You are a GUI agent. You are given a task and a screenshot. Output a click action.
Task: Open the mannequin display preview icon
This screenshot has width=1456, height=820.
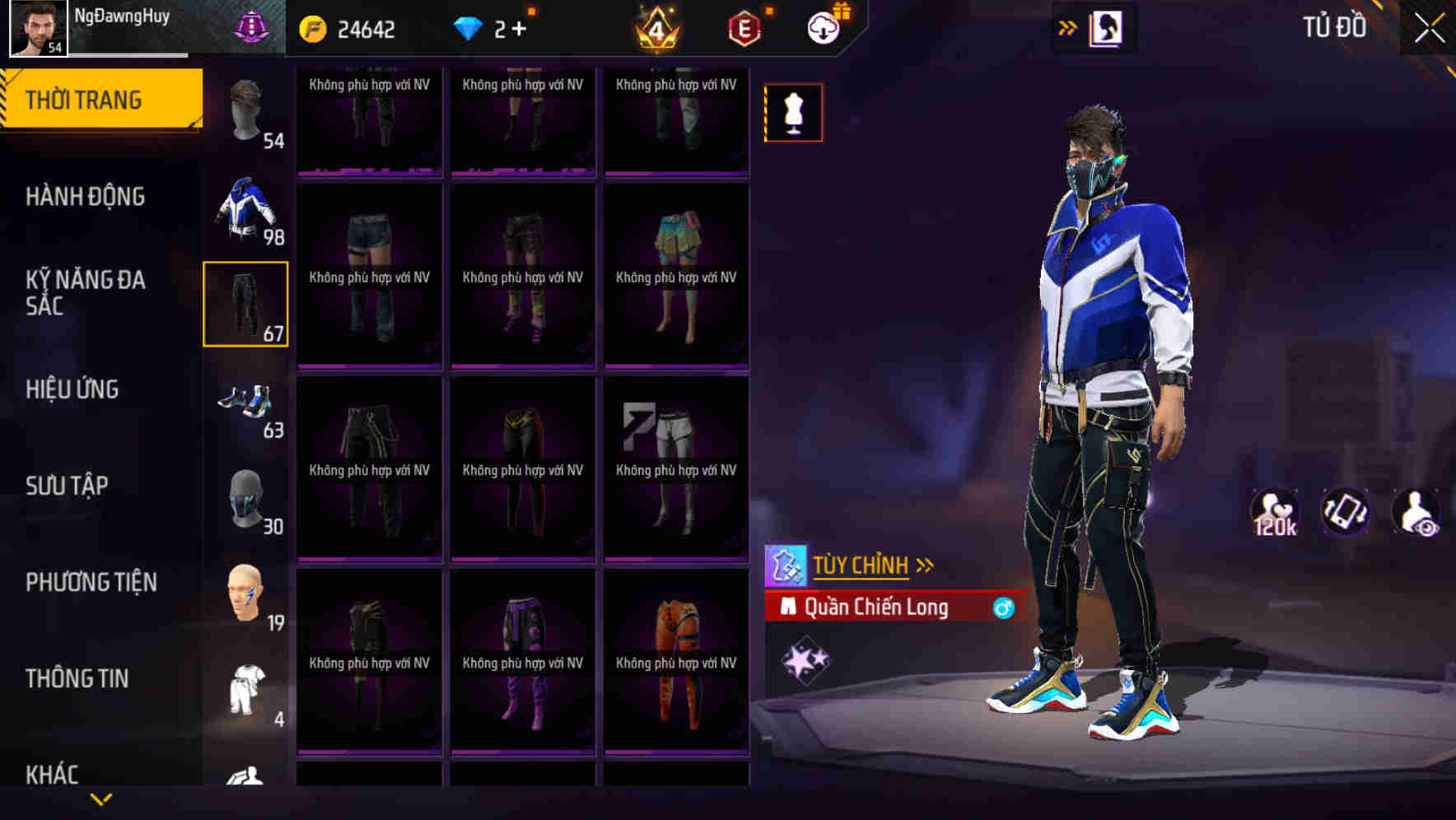click(x=793, y=112)
